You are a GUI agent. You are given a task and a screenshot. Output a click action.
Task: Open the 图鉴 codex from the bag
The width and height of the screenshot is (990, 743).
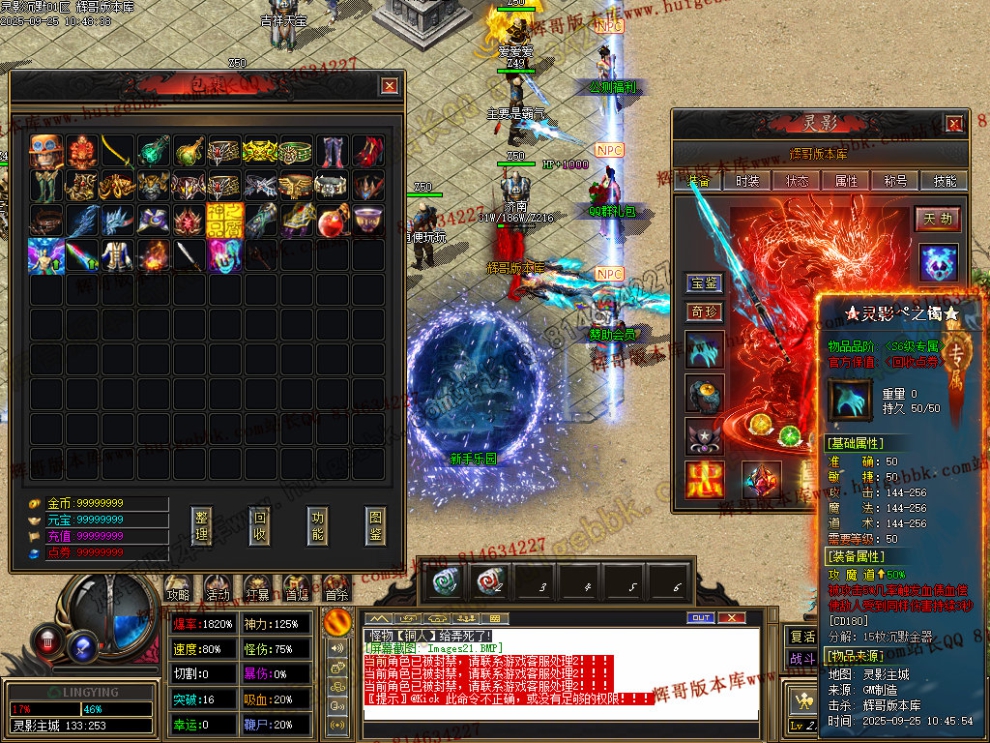pos(375,527)
